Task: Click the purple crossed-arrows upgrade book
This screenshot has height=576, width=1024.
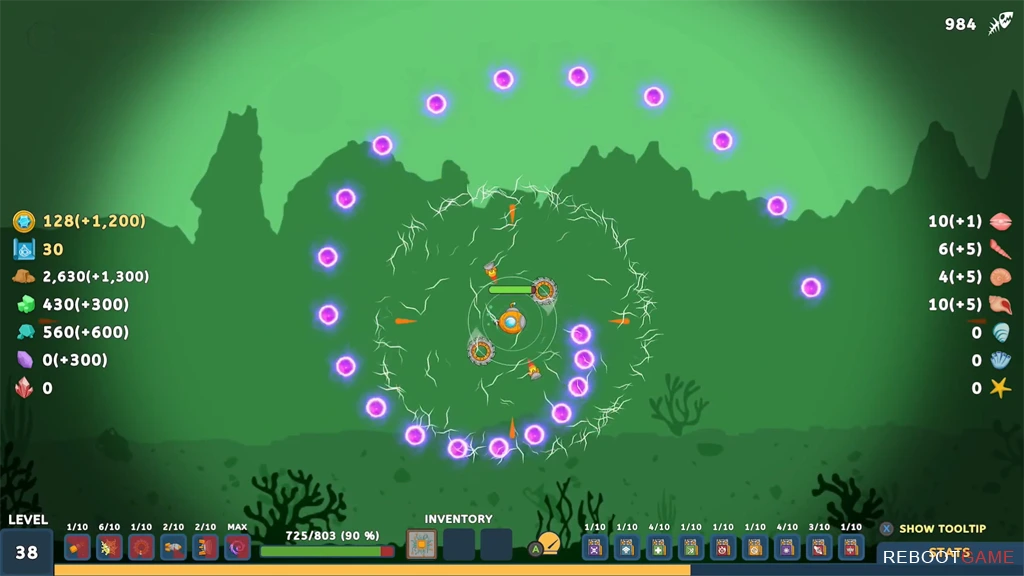Action: click(x=595, y=547)
